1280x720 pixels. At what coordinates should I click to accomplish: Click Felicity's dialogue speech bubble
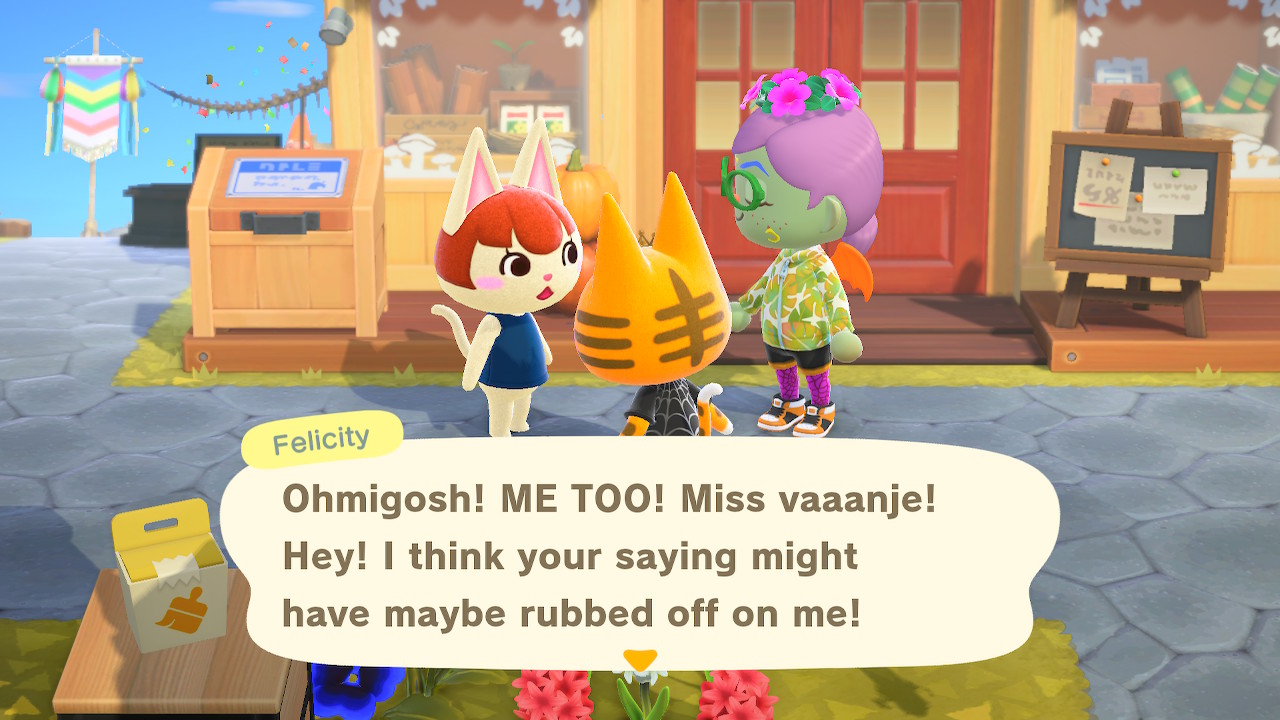(x=640, y=555)
